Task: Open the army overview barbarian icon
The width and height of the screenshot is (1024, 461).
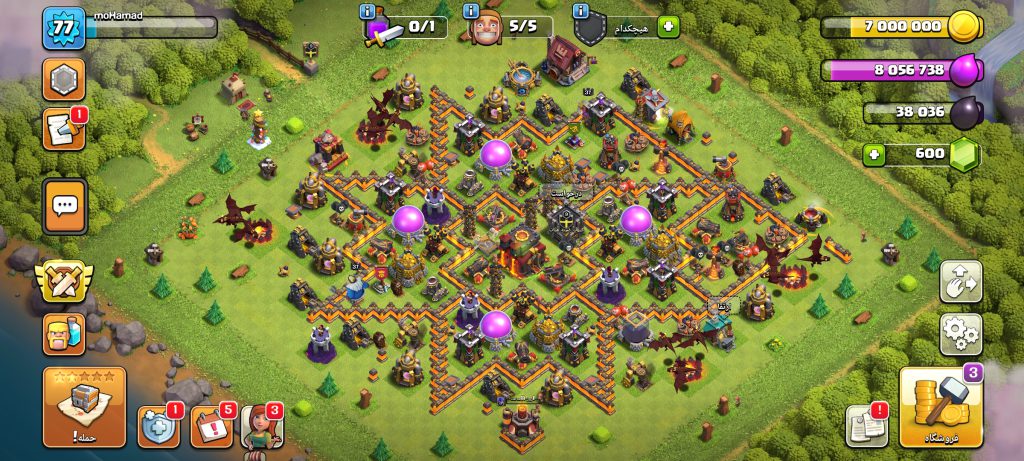Action: pyautogui.click(x=63, y=334)
